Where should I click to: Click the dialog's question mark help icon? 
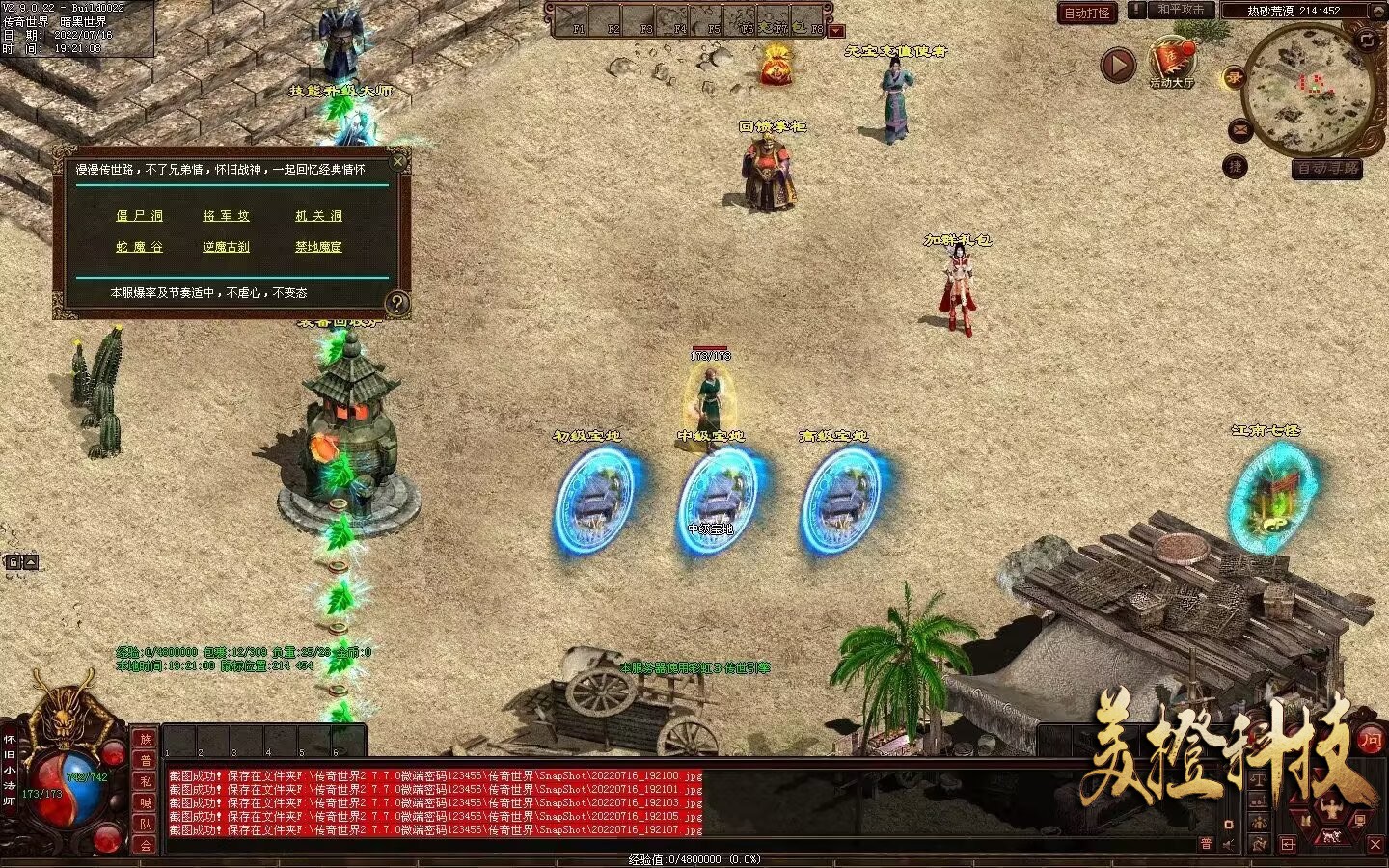pyautogui.click(x=396, y=304)
